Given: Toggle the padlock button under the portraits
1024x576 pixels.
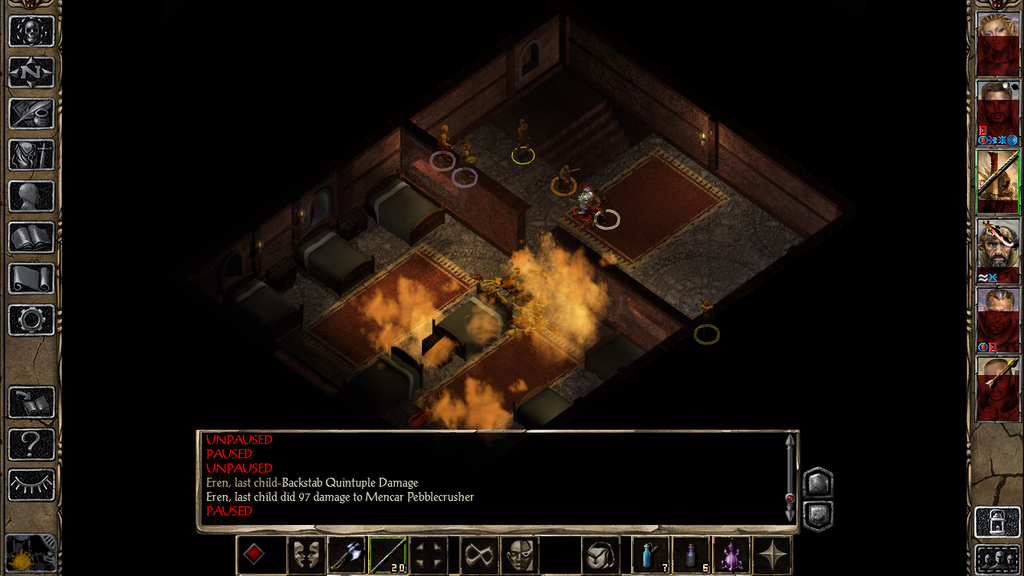Looking at the screenshot, I should 997,522.
